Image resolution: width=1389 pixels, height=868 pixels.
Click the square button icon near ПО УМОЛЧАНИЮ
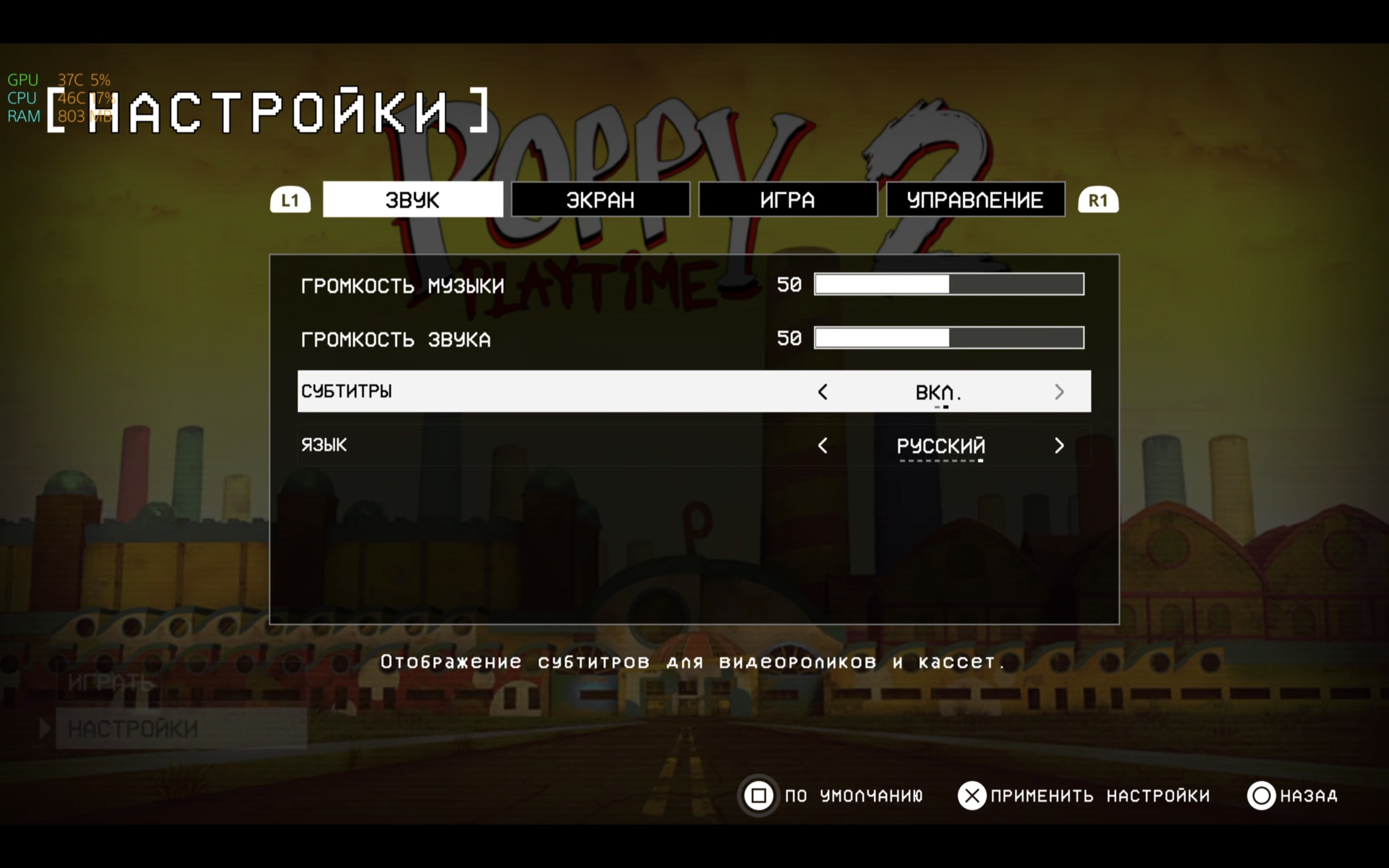pos(759,796)
